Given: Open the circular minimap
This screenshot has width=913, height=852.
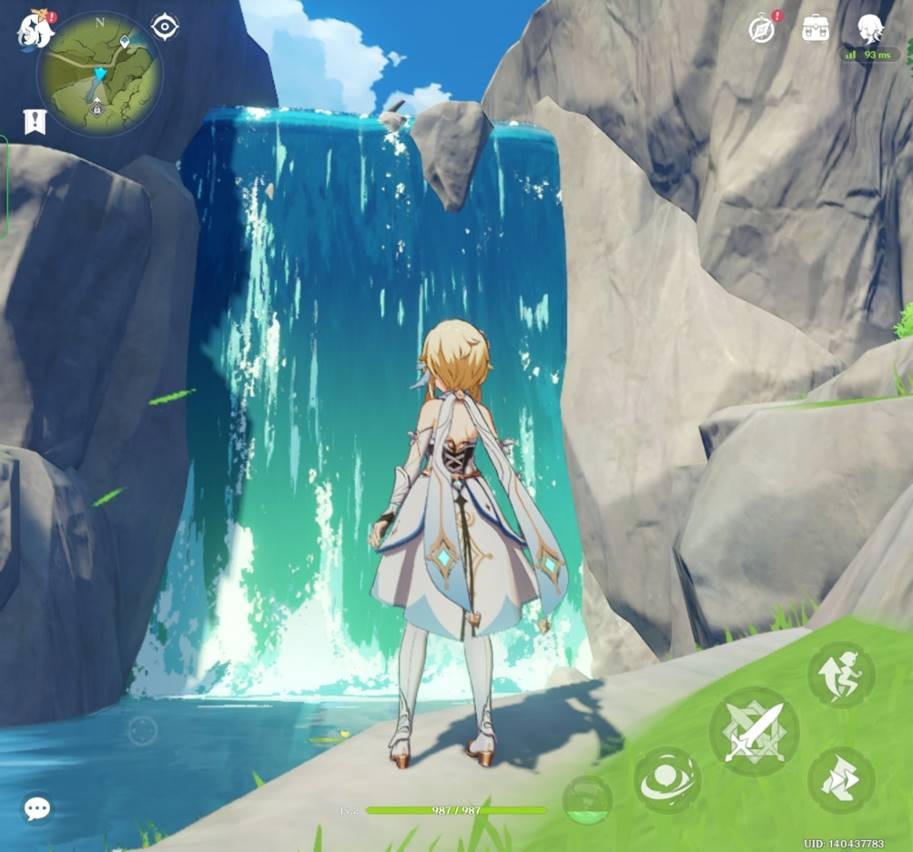Looking at the screenshot, I should coord(99,72).
